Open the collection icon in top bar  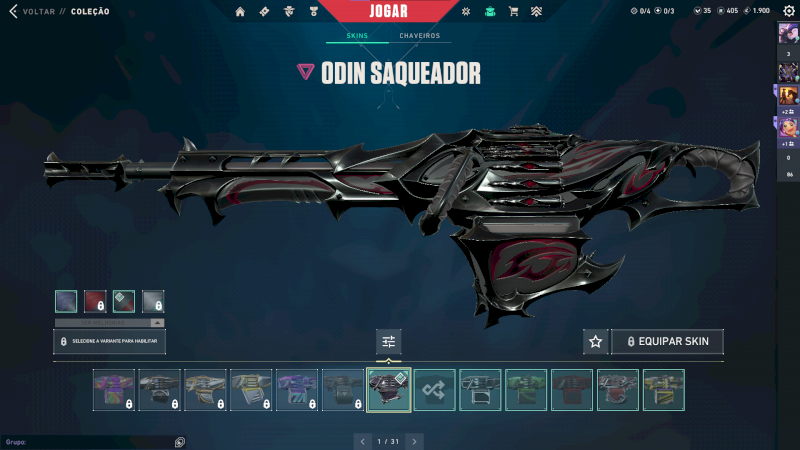pos(489,12)
